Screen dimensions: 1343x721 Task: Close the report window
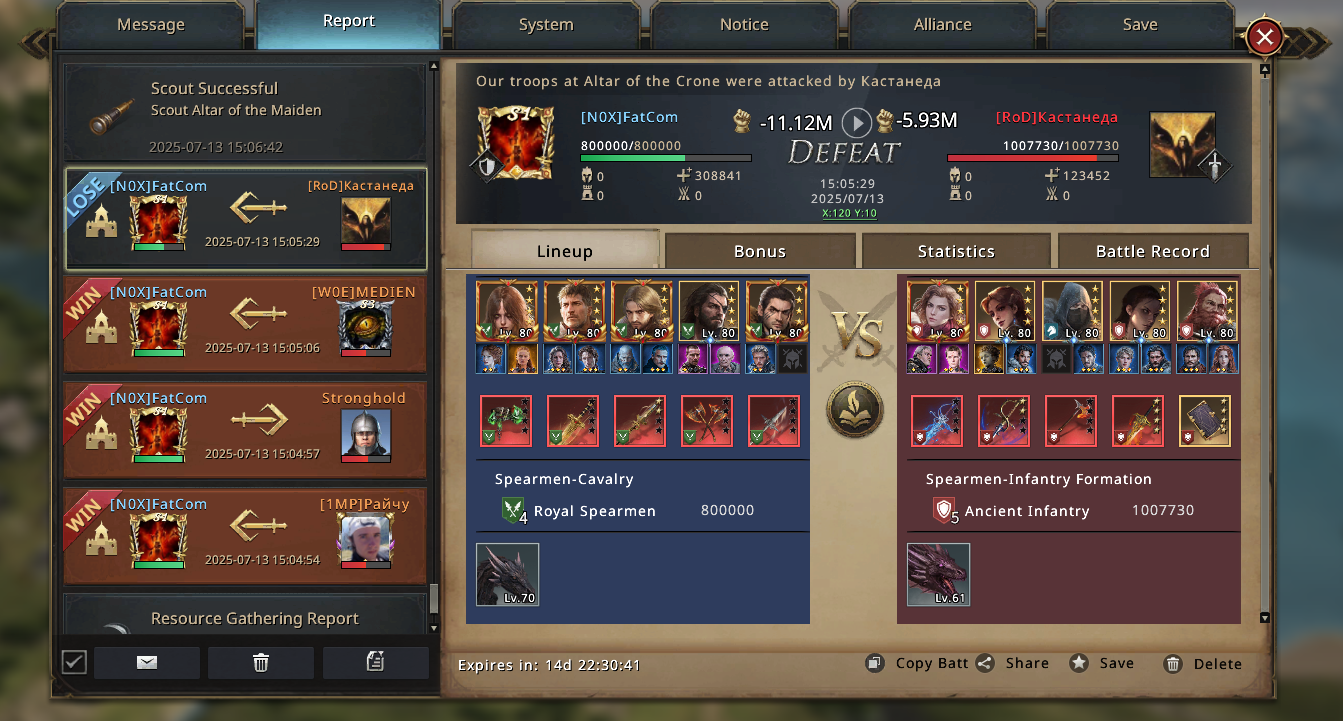pyautogui.click(x=1264, y=38)
